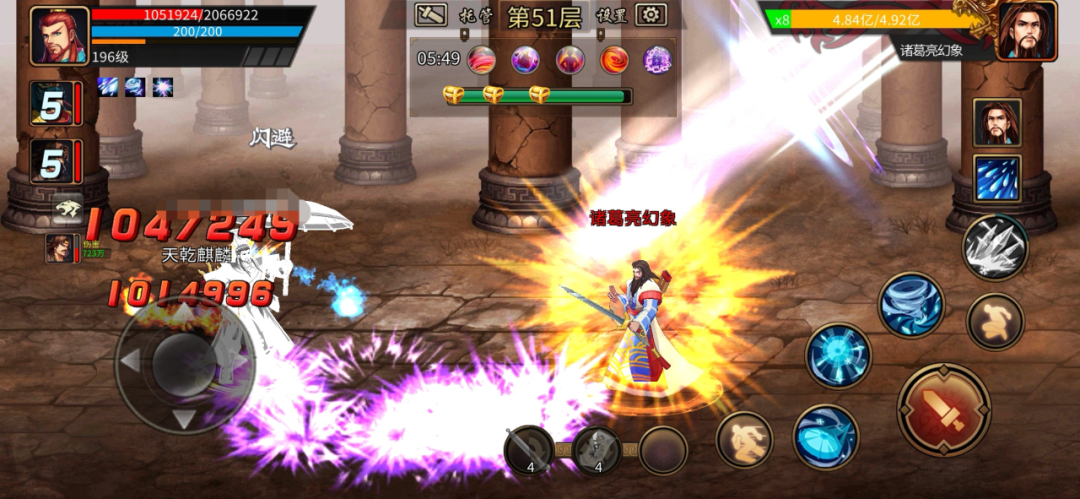Cast the blue energy burst skill
The image size is (1080, 499).
pos(838,355)
